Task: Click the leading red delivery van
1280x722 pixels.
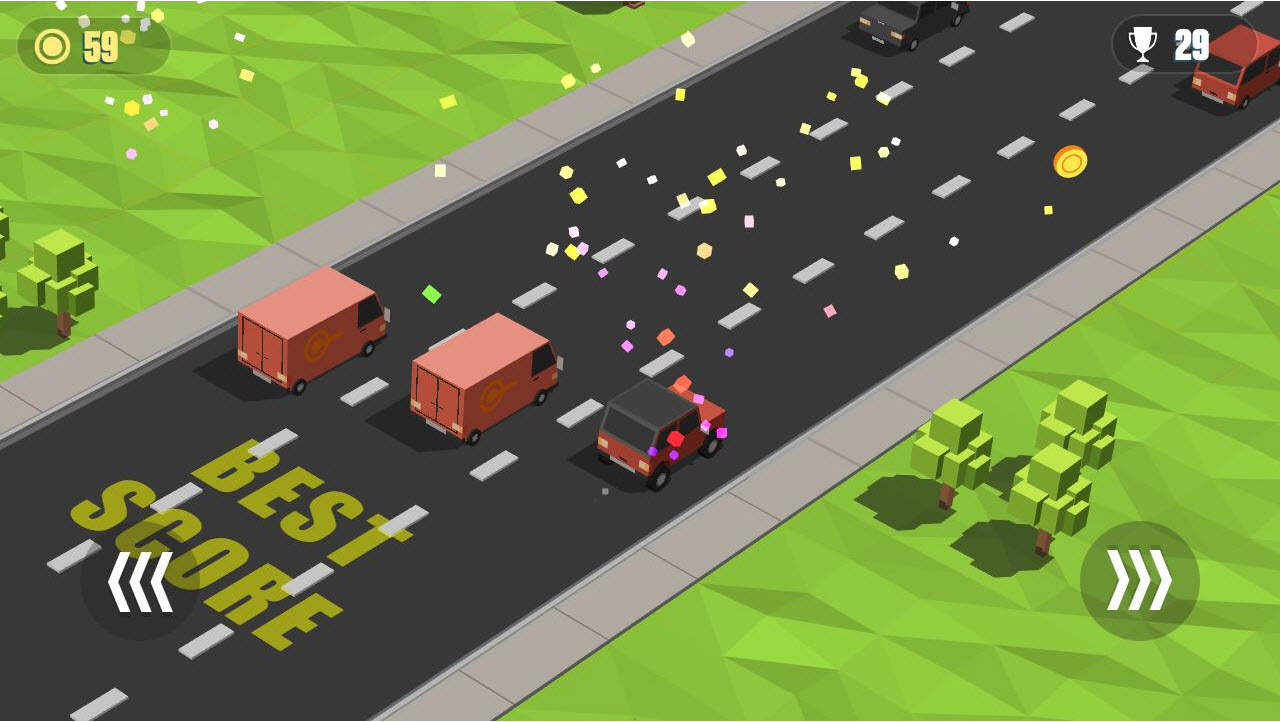Action: click(310, 335)
